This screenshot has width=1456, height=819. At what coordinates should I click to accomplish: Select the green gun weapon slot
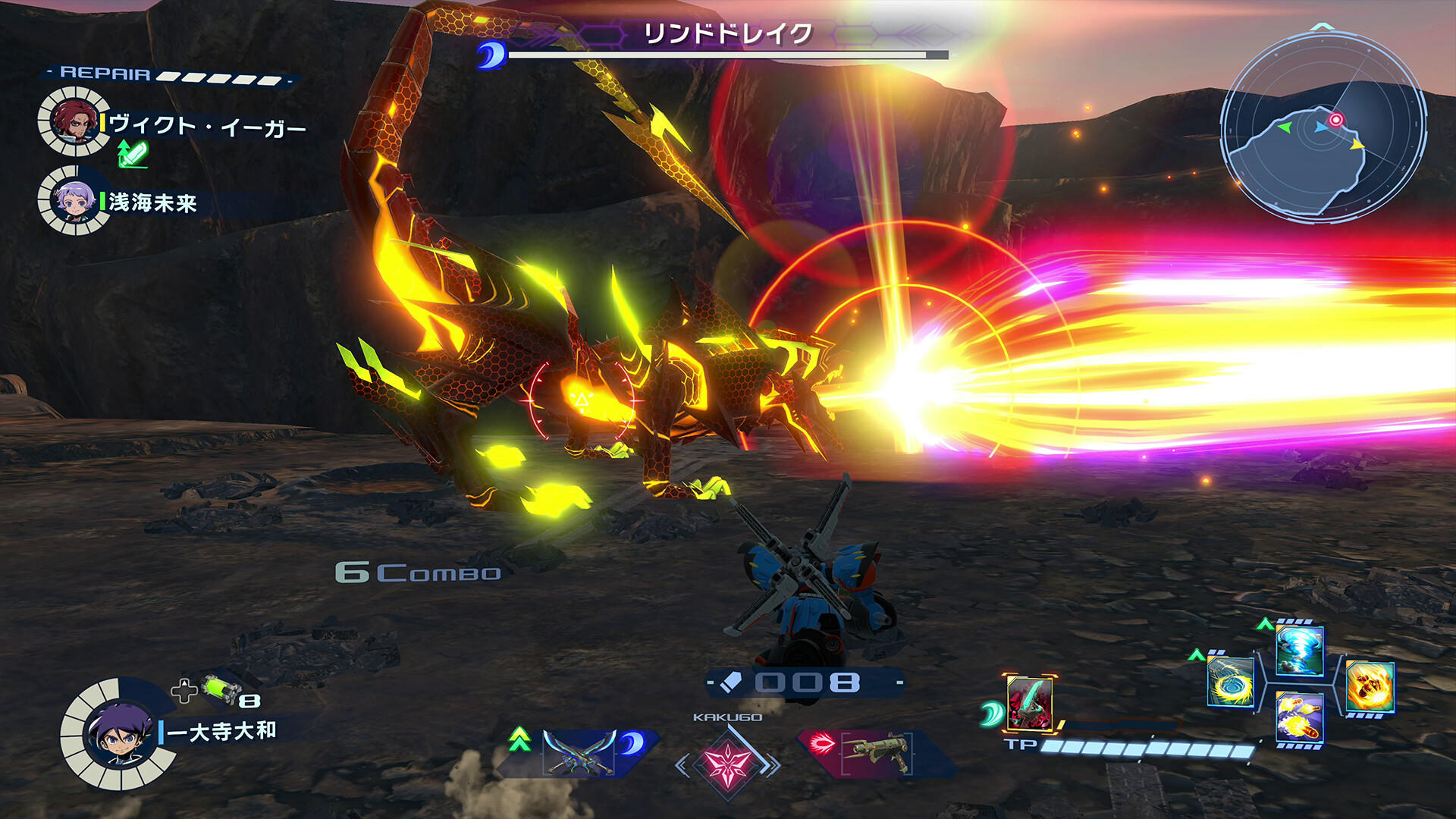tap(878, 752)
